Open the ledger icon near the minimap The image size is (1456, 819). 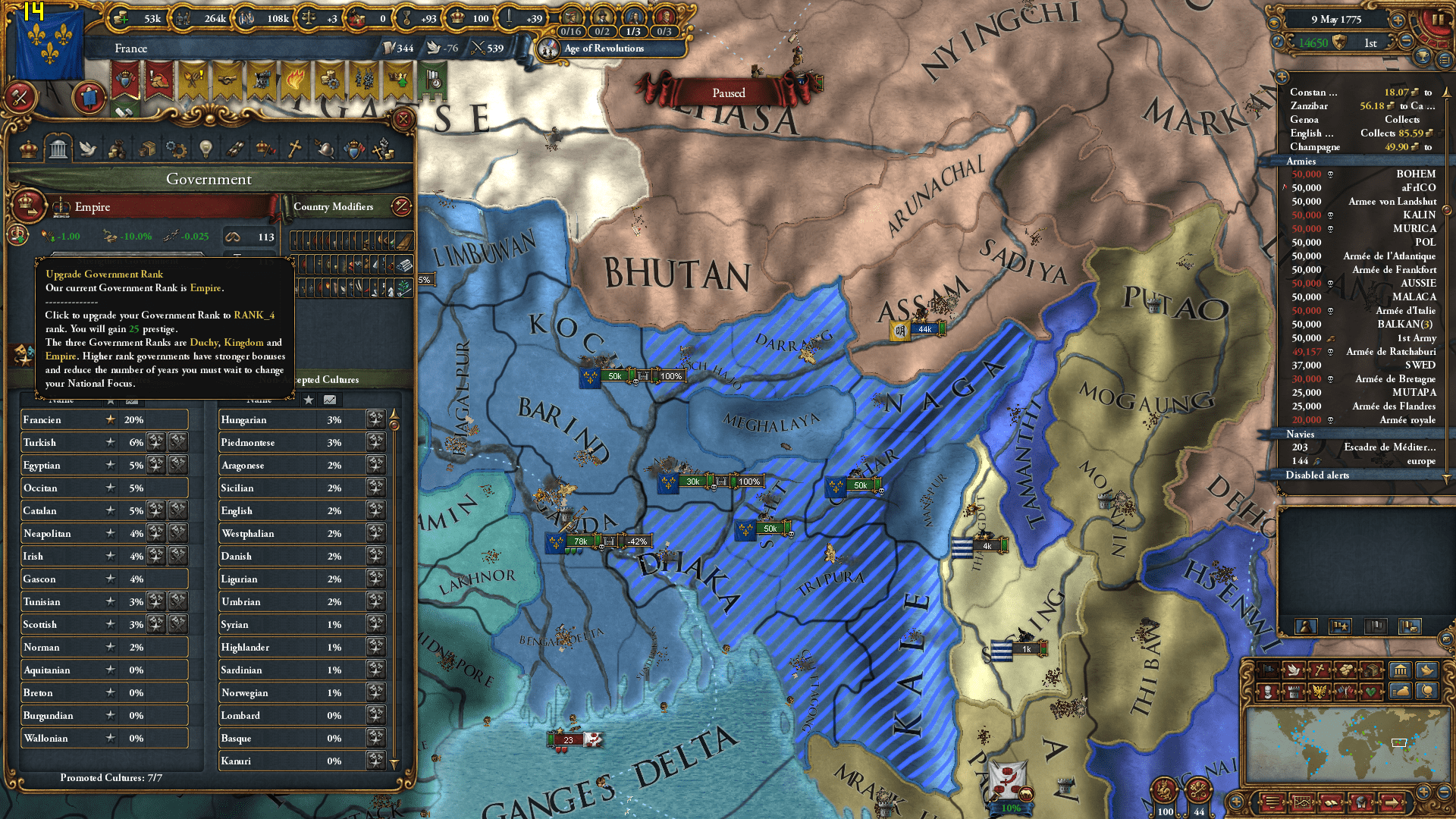coord(1332,802)
